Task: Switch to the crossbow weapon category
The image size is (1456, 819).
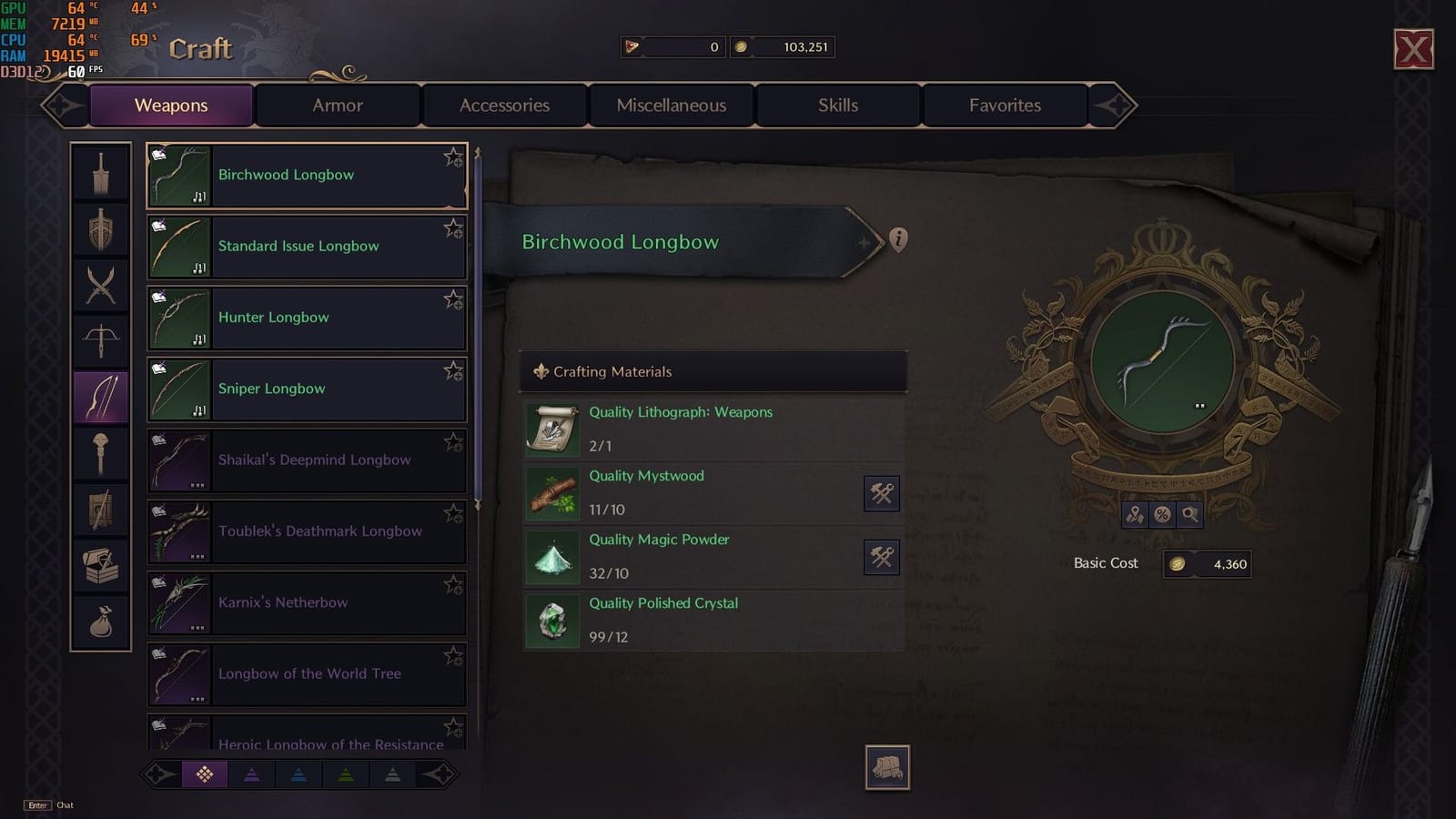Action: coord(101,339)
